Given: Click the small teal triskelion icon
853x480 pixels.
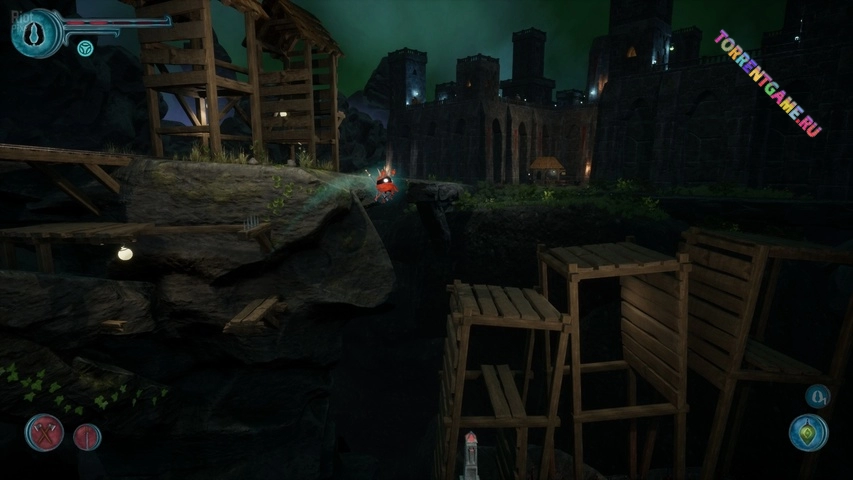Looking at the screenshot, I should (85, 48).
